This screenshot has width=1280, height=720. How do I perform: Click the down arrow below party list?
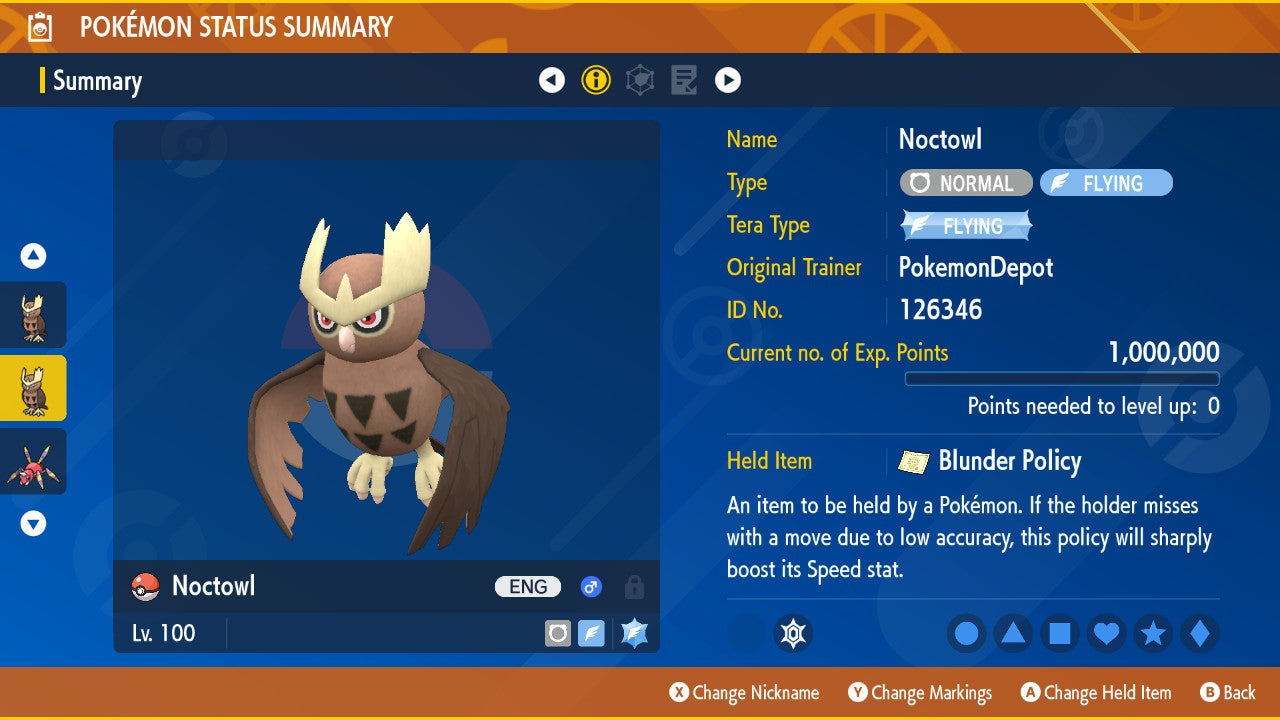(33, 523)
